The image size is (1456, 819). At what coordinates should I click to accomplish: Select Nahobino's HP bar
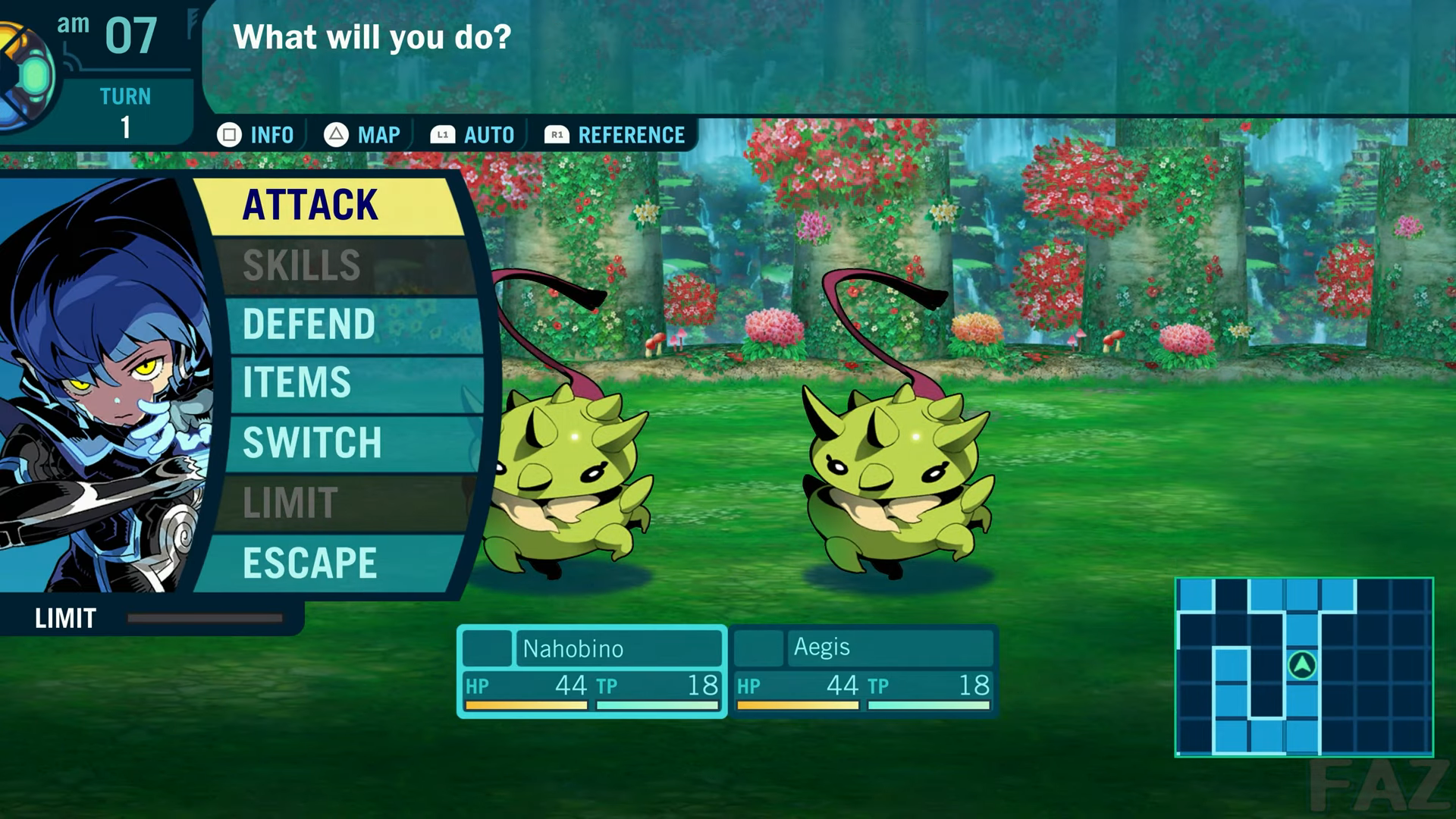(526, 706)
